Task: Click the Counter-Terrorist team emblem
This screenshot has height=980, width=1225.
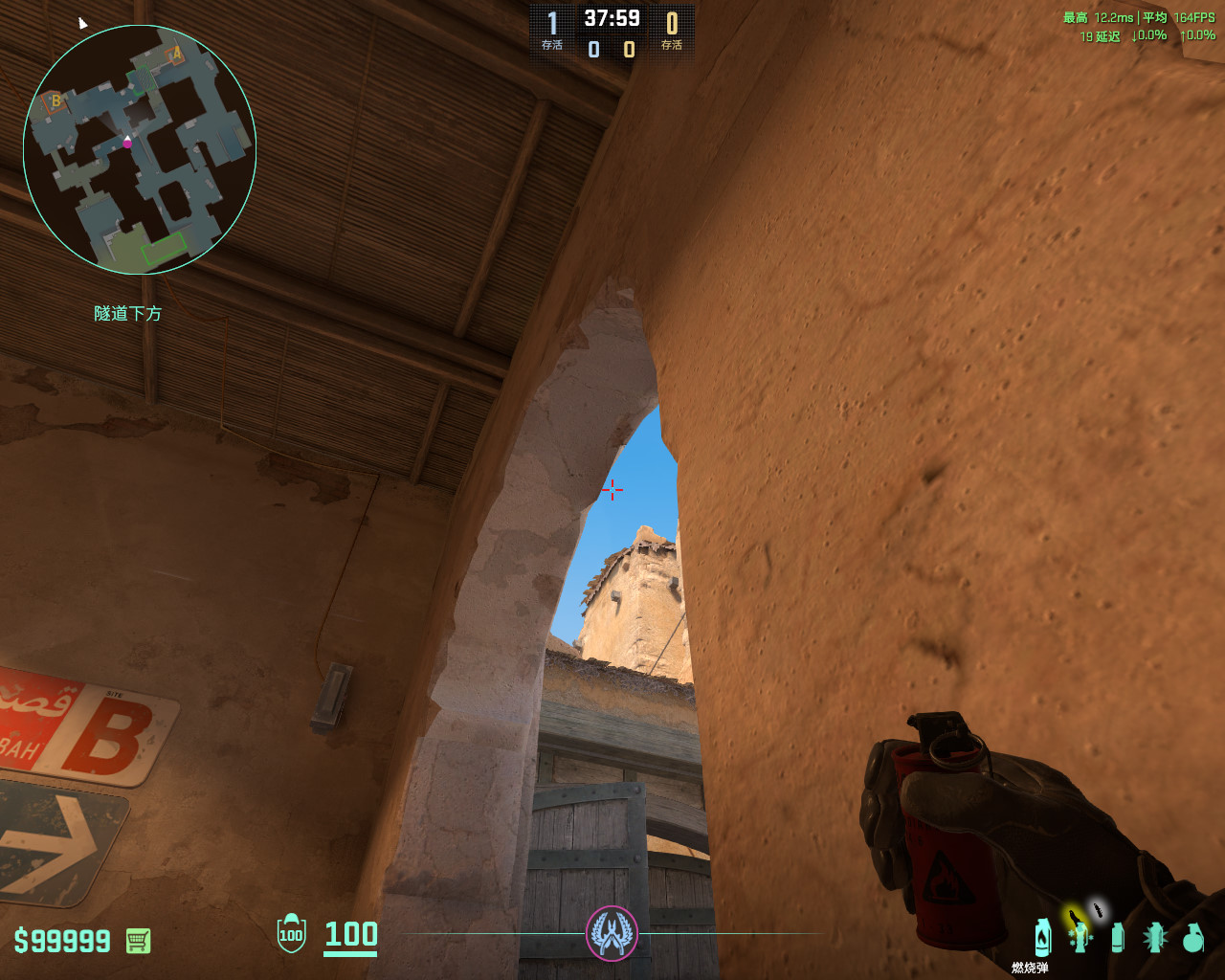Action: click(612, 932)
